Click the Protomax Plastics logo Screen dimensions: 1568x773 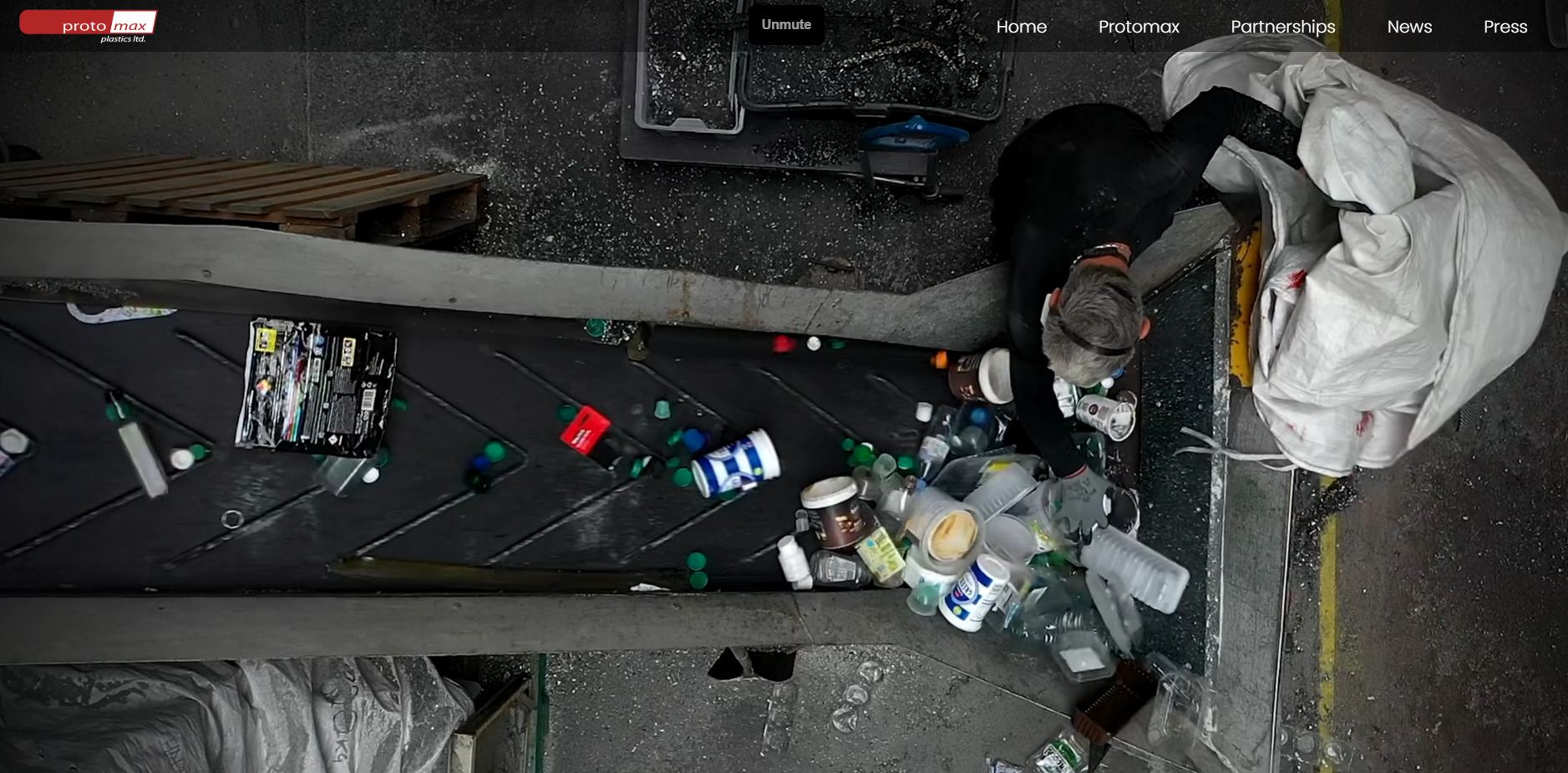(89, 26)
